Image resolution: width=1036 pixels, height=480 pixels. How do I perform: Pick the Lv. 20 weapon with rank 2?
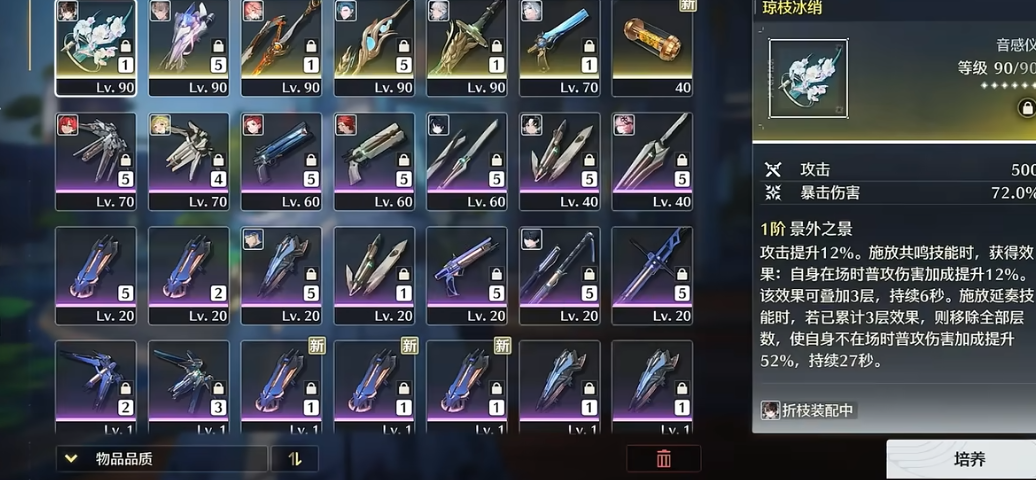pyautogui.click(x=188, y=273)
